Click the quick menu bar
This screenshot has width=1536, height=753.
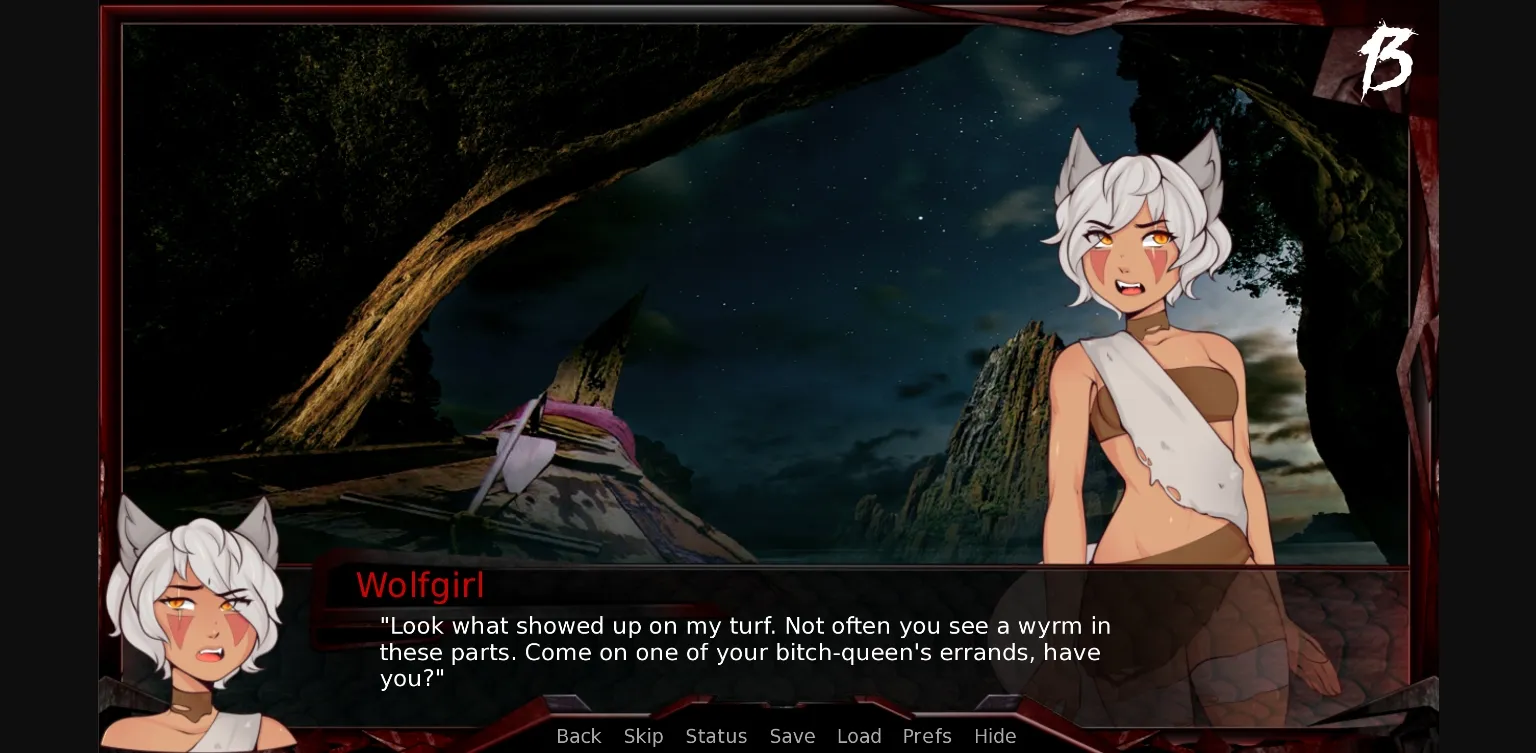[x=787, y=736]
